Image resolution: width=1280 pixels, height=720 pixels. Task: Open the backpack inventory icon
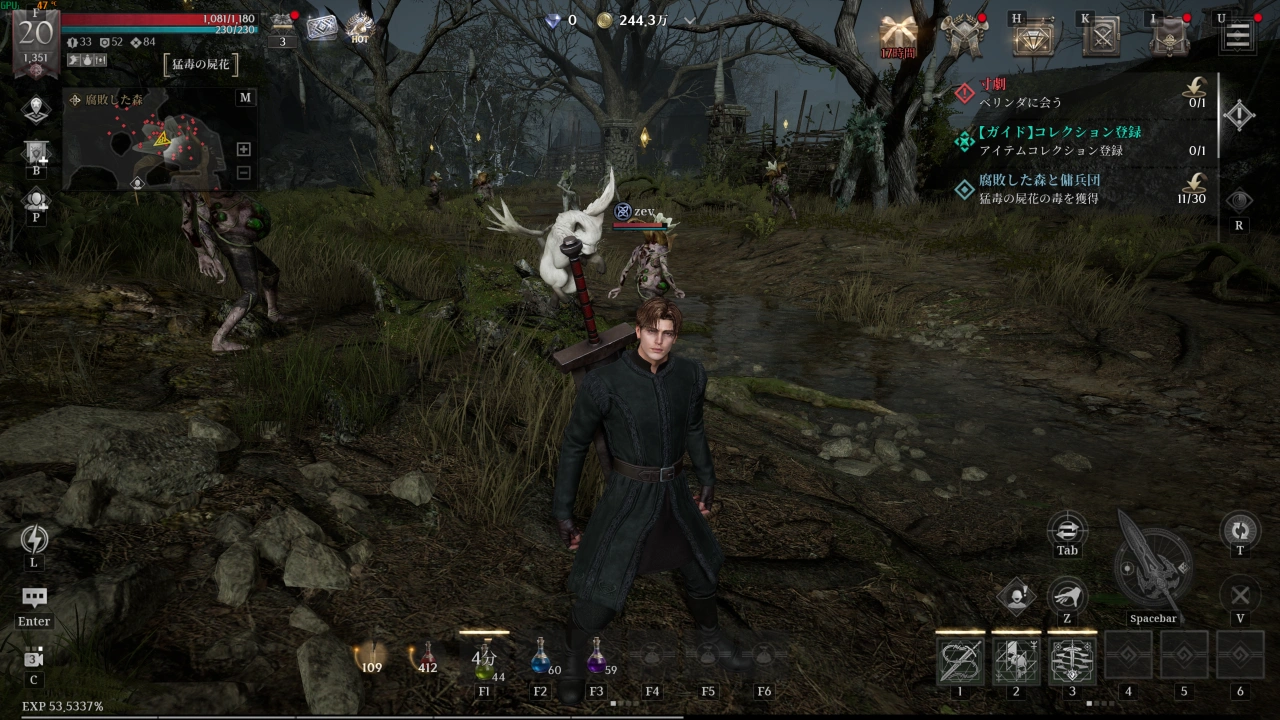pos(1169,38)
